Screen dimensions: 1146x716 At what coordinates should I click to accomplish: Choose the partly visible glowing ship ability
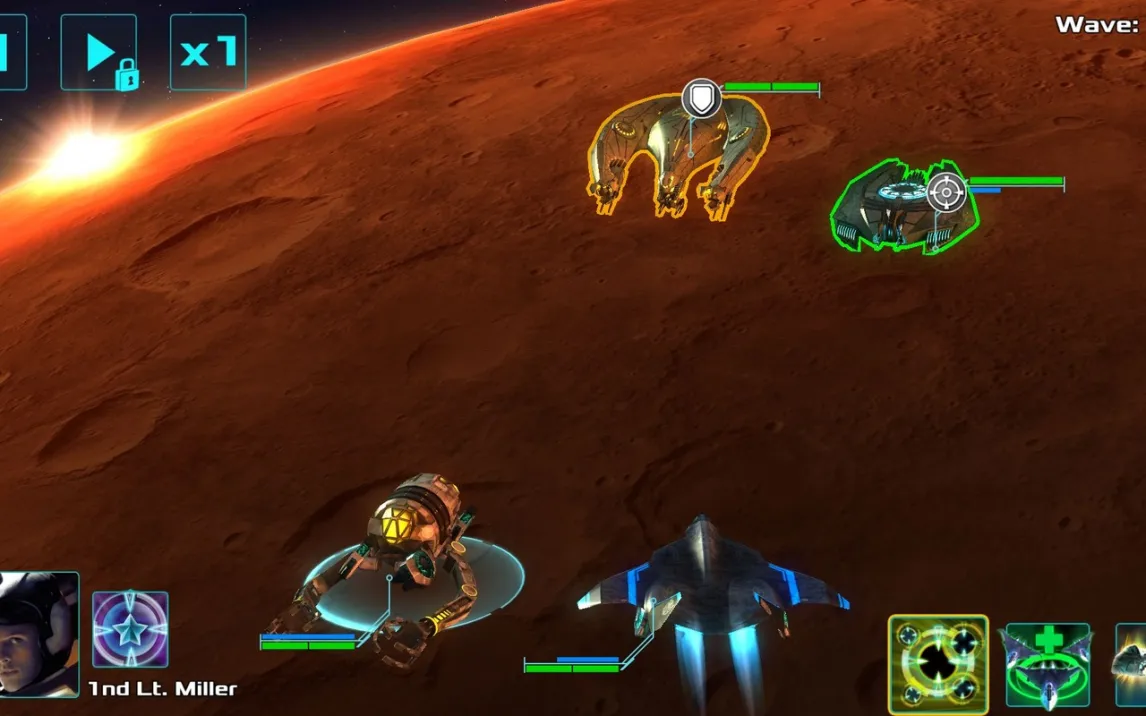click(x=1132, y=664)
